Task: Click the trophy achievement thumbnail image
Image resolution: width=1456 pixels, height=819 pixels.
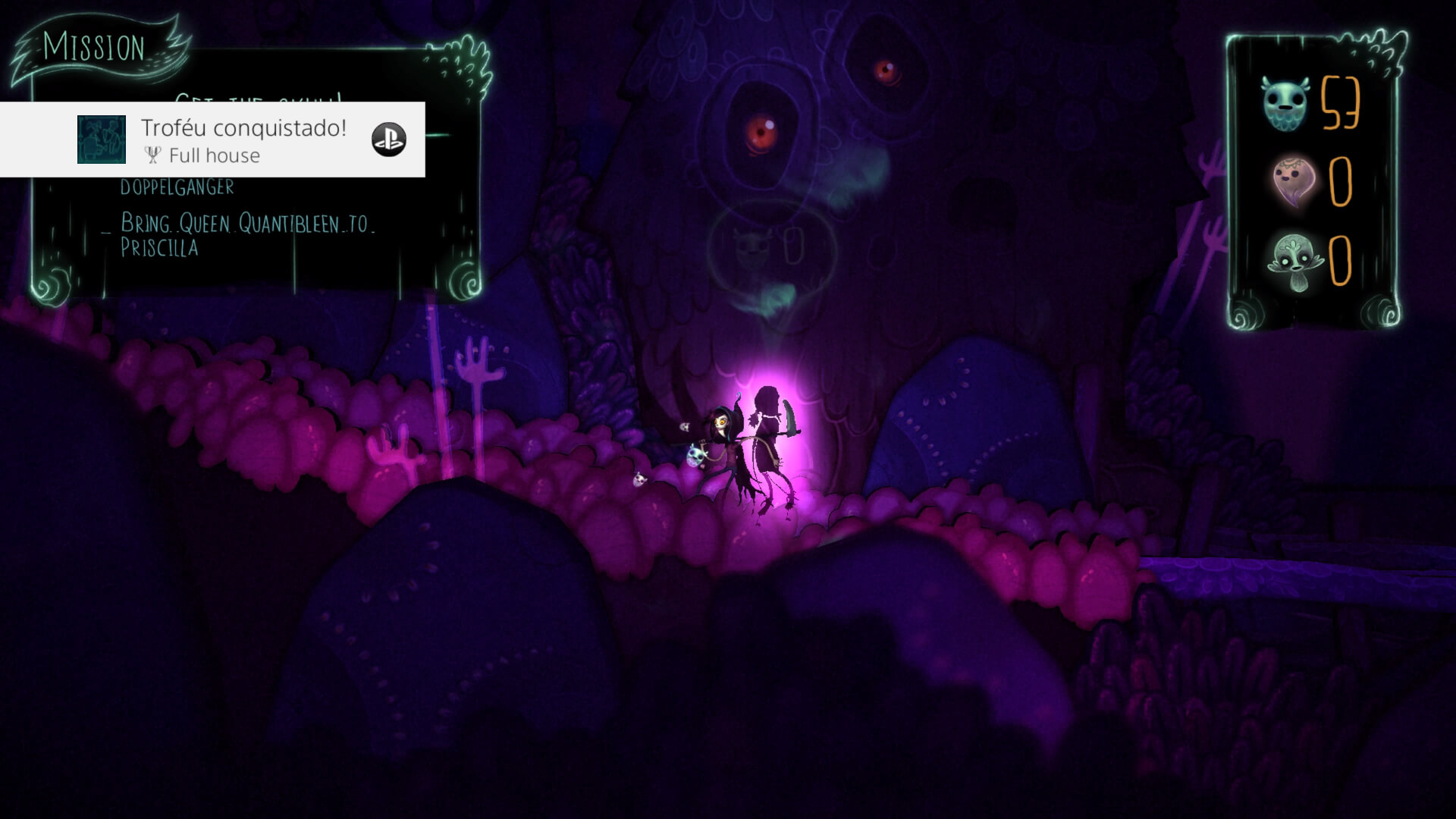Action: (102, 140)
